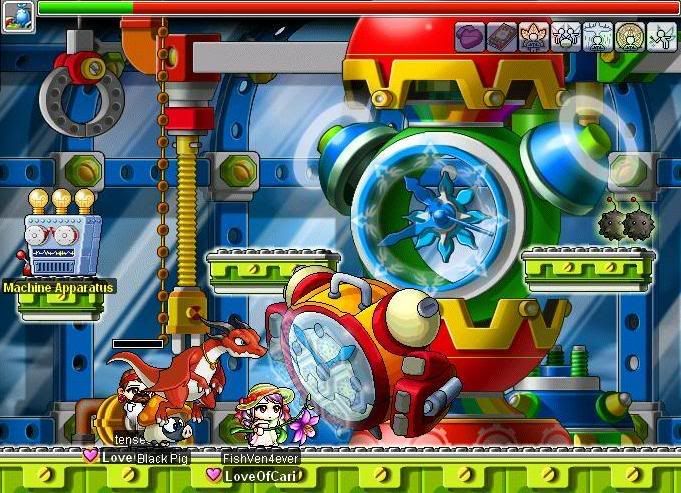This screenshot has width=681, height=493.
Task: Click the orange flame aura buff icon
Action: point(534,37)
